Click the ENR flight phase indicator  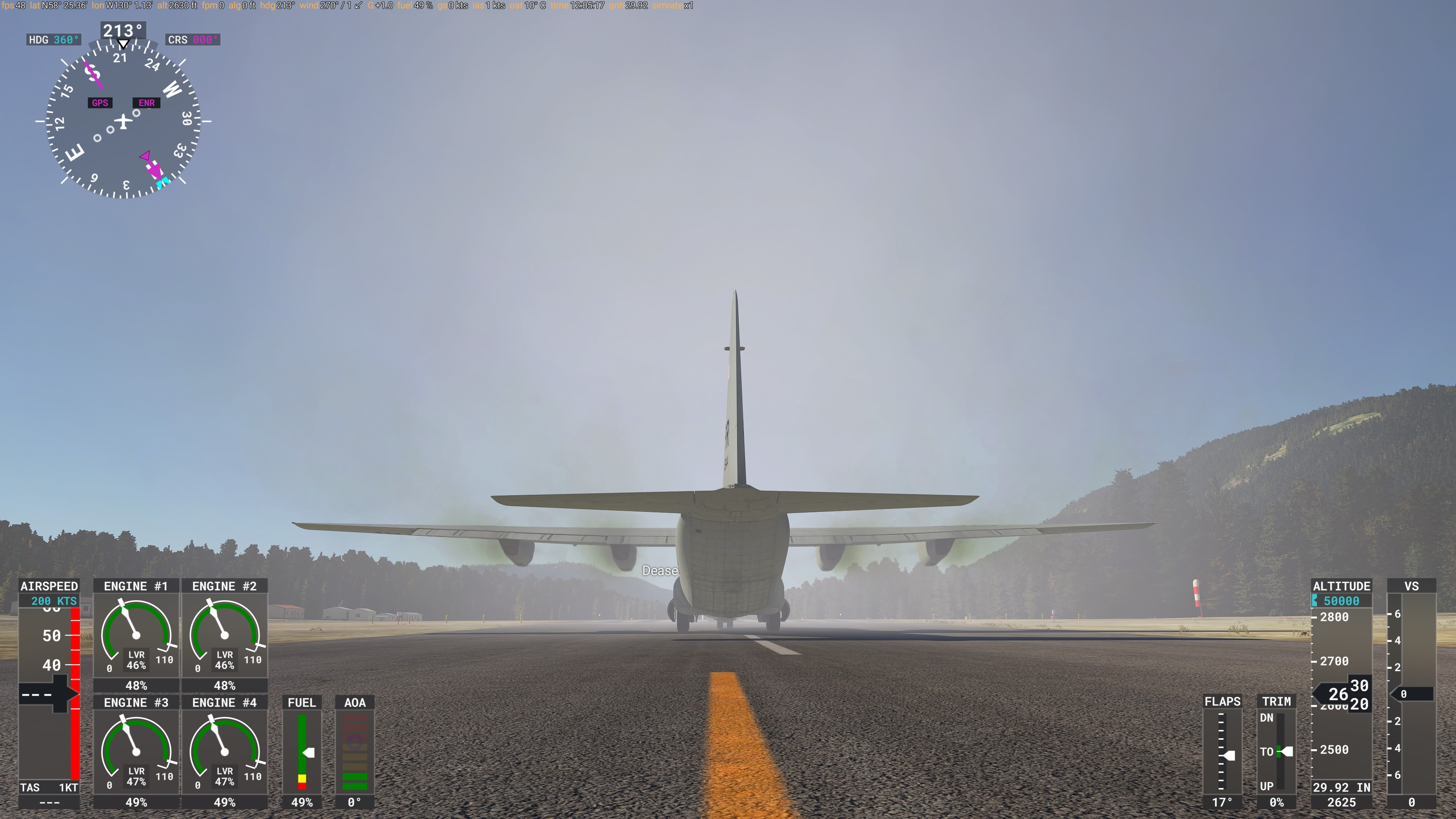(146, 102)
